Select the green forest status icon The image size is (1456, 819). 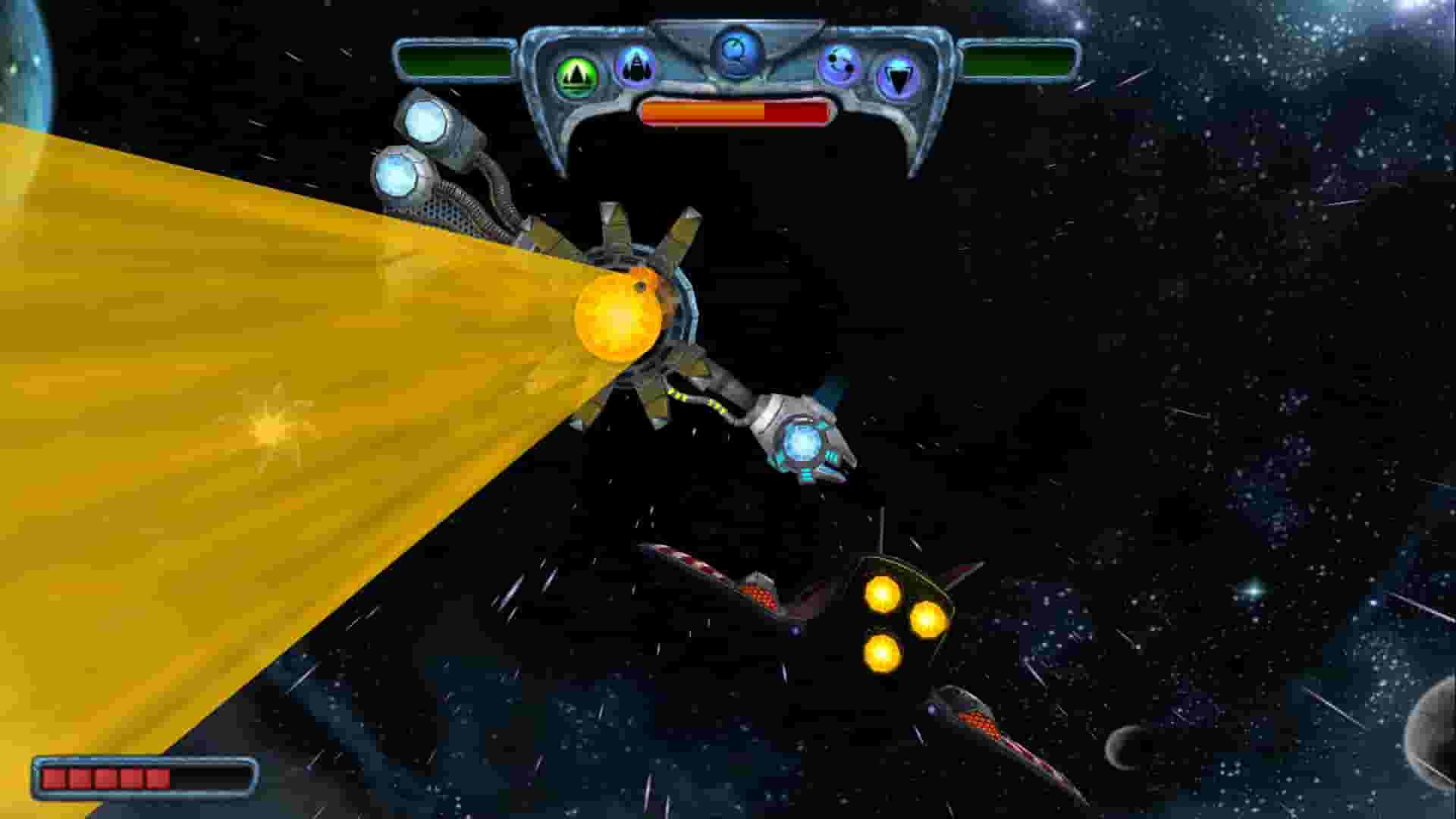[576, 73]
